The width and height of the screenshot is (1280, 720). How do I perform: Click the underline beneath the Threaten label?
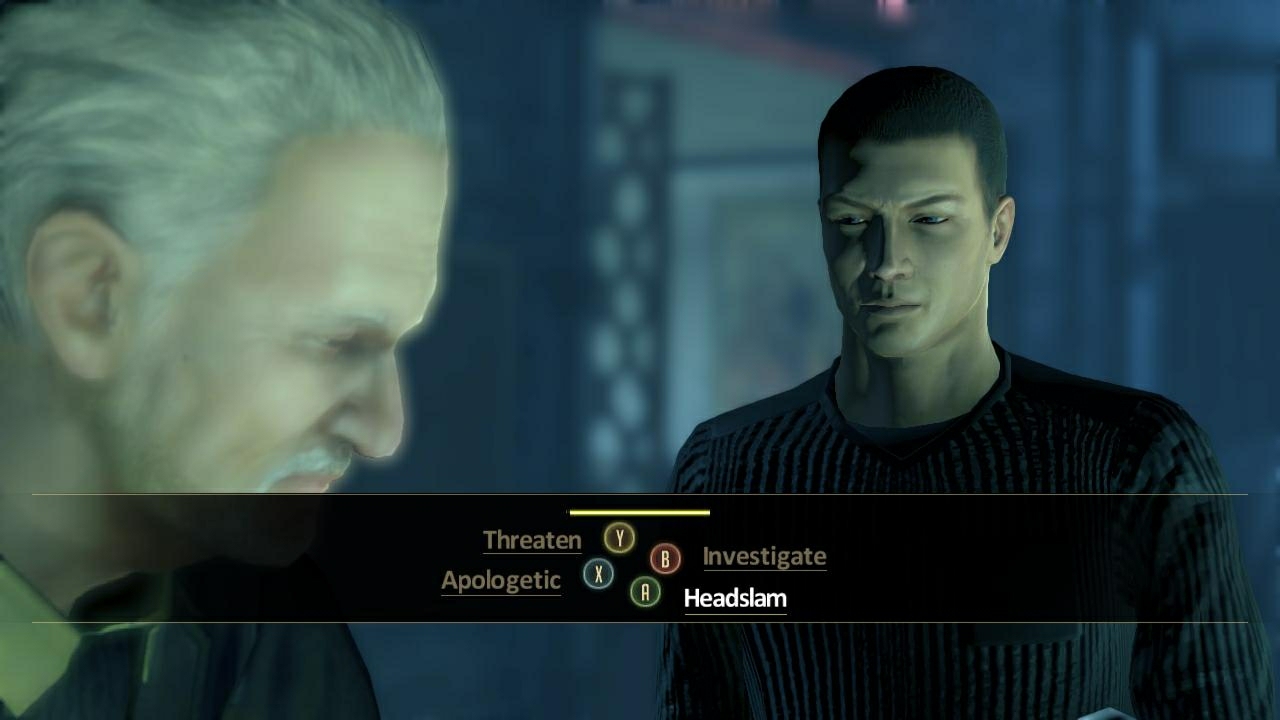point(532,552)
